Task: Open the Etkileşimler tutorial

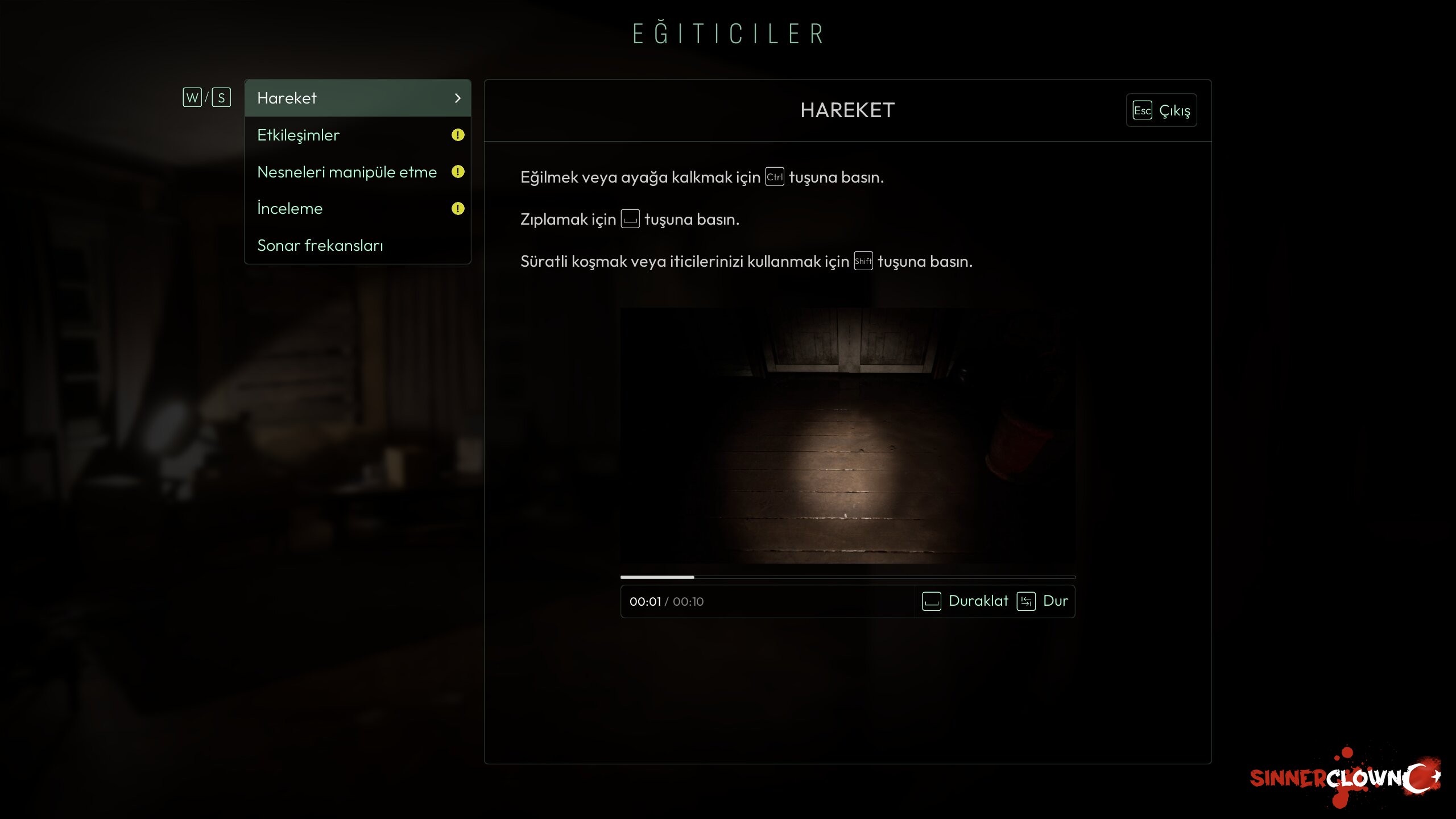Action: 357,135
